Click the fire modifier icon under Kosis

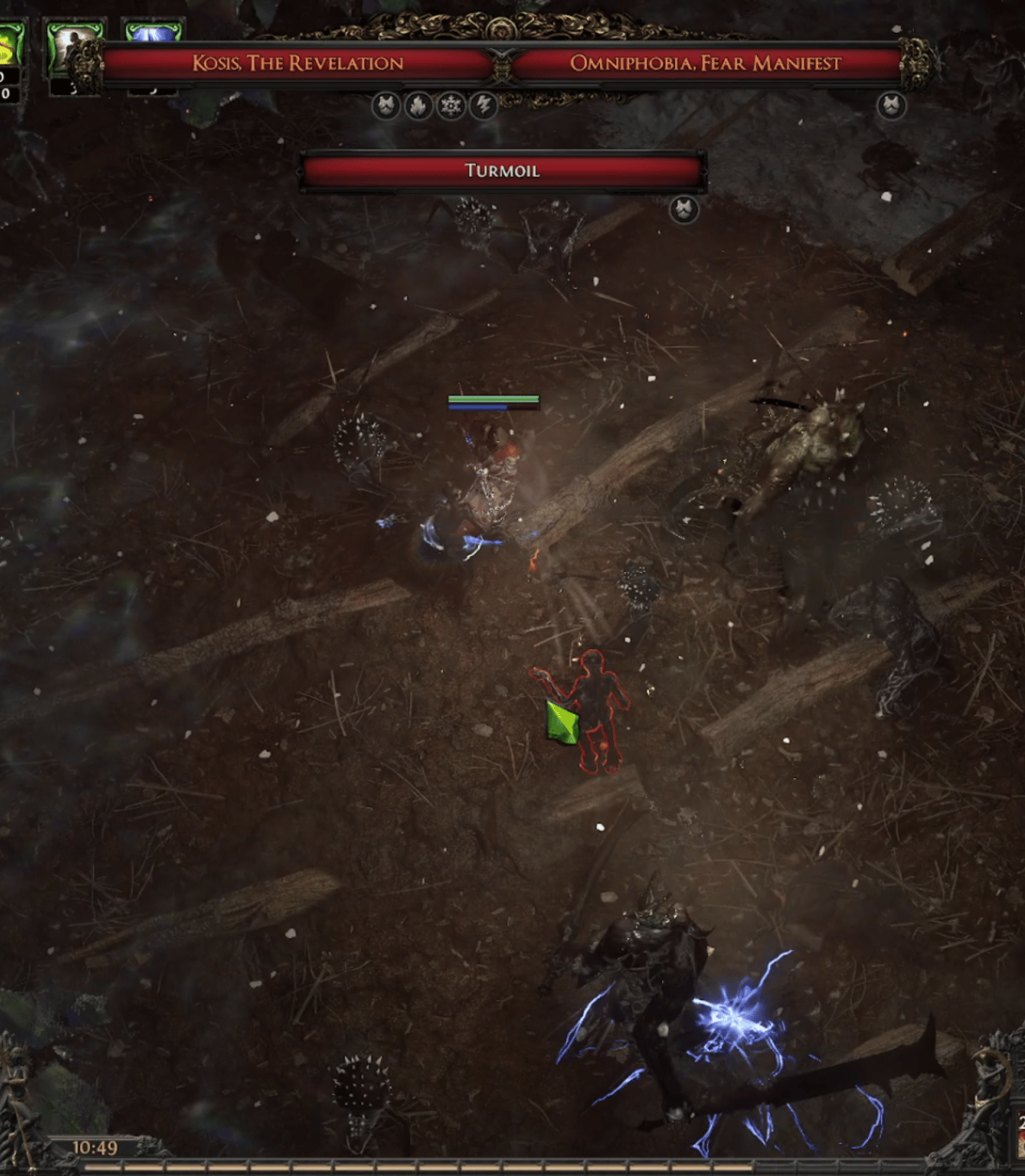point(418,105)
